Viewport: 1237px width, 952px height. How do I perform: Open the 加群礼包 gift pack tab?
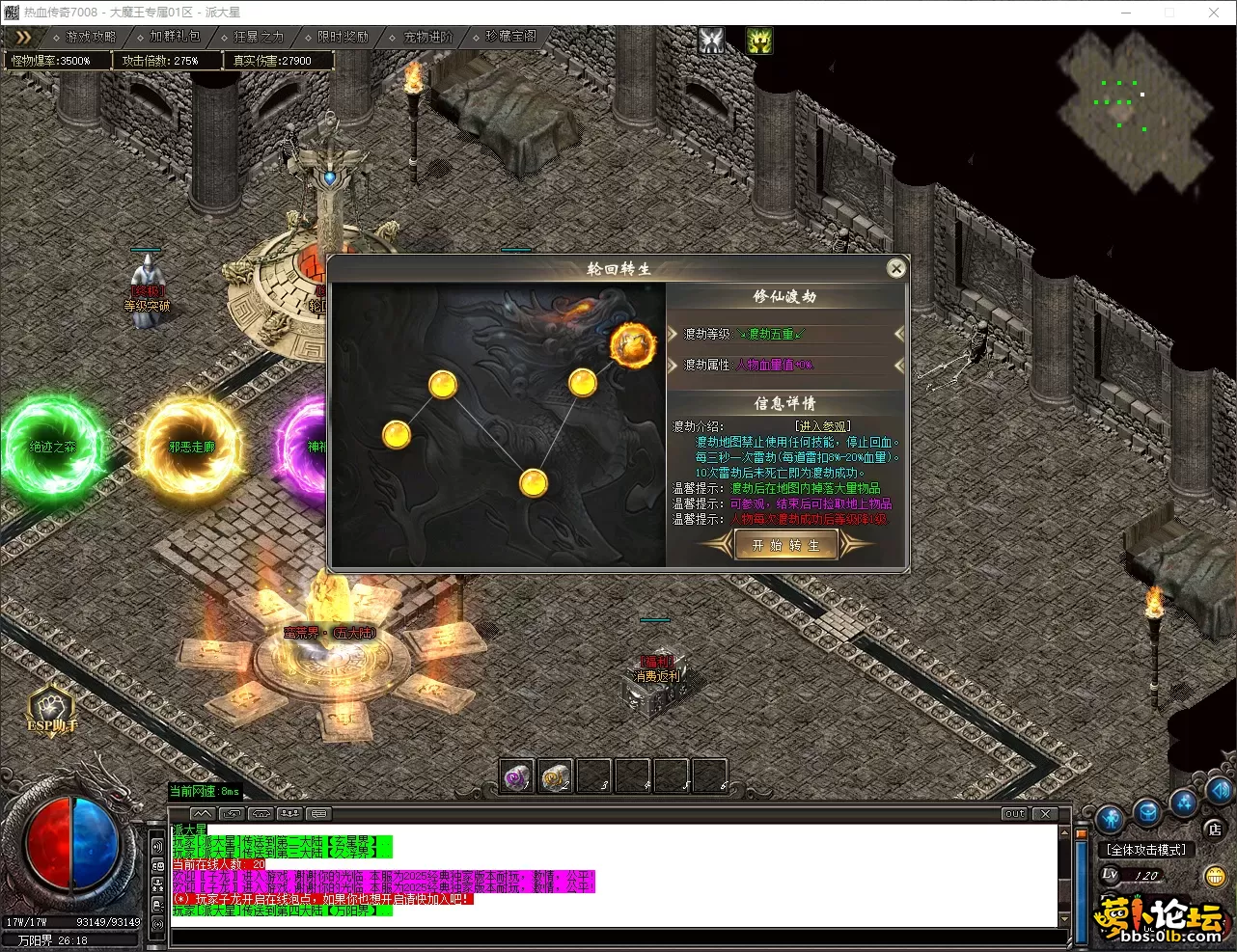click(172, 37)
